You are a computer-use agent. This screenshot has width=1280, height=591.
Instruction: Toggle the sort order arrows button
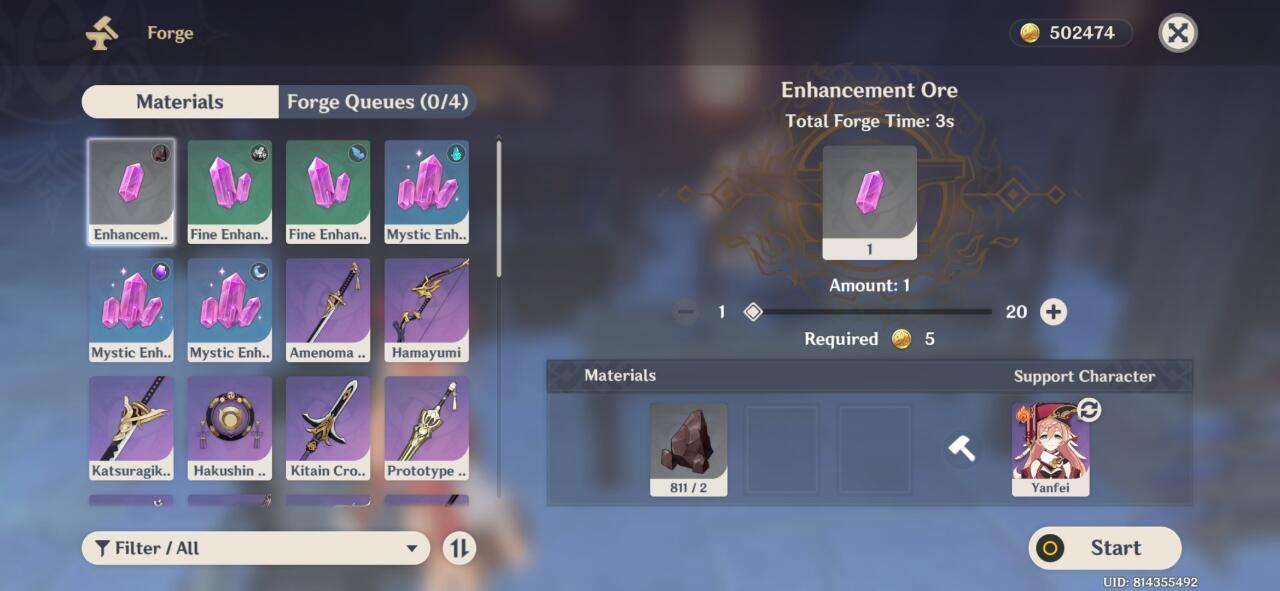click(459, 548)
